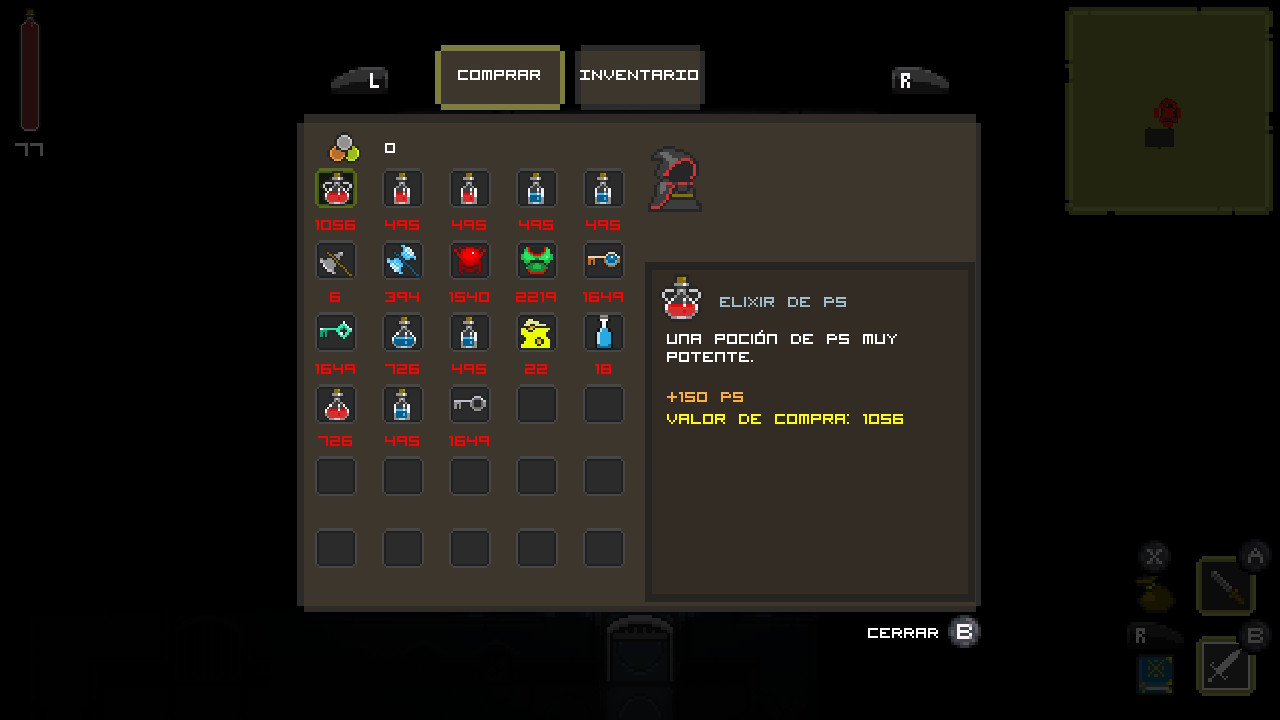Viewport: 1280px width, 720px height.
Task: Click the minimap in the corner
Action: [1168, 111]
